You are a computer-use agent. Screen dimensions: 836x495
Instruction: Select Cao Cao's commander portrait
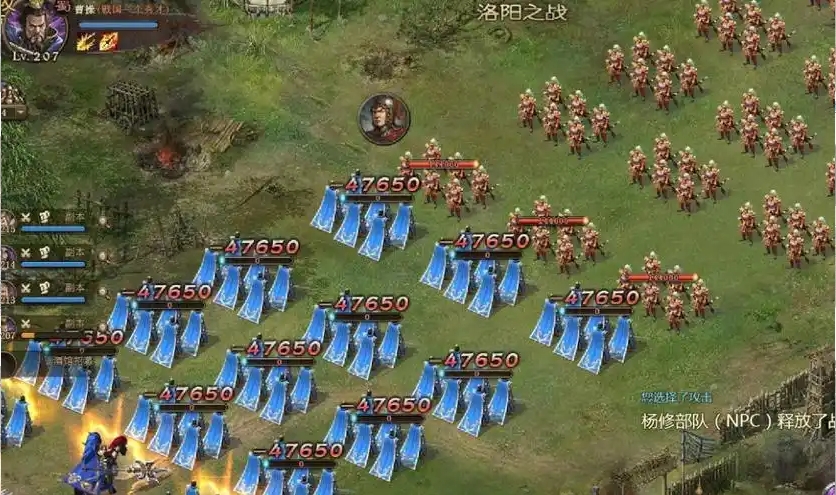(34, 27)
